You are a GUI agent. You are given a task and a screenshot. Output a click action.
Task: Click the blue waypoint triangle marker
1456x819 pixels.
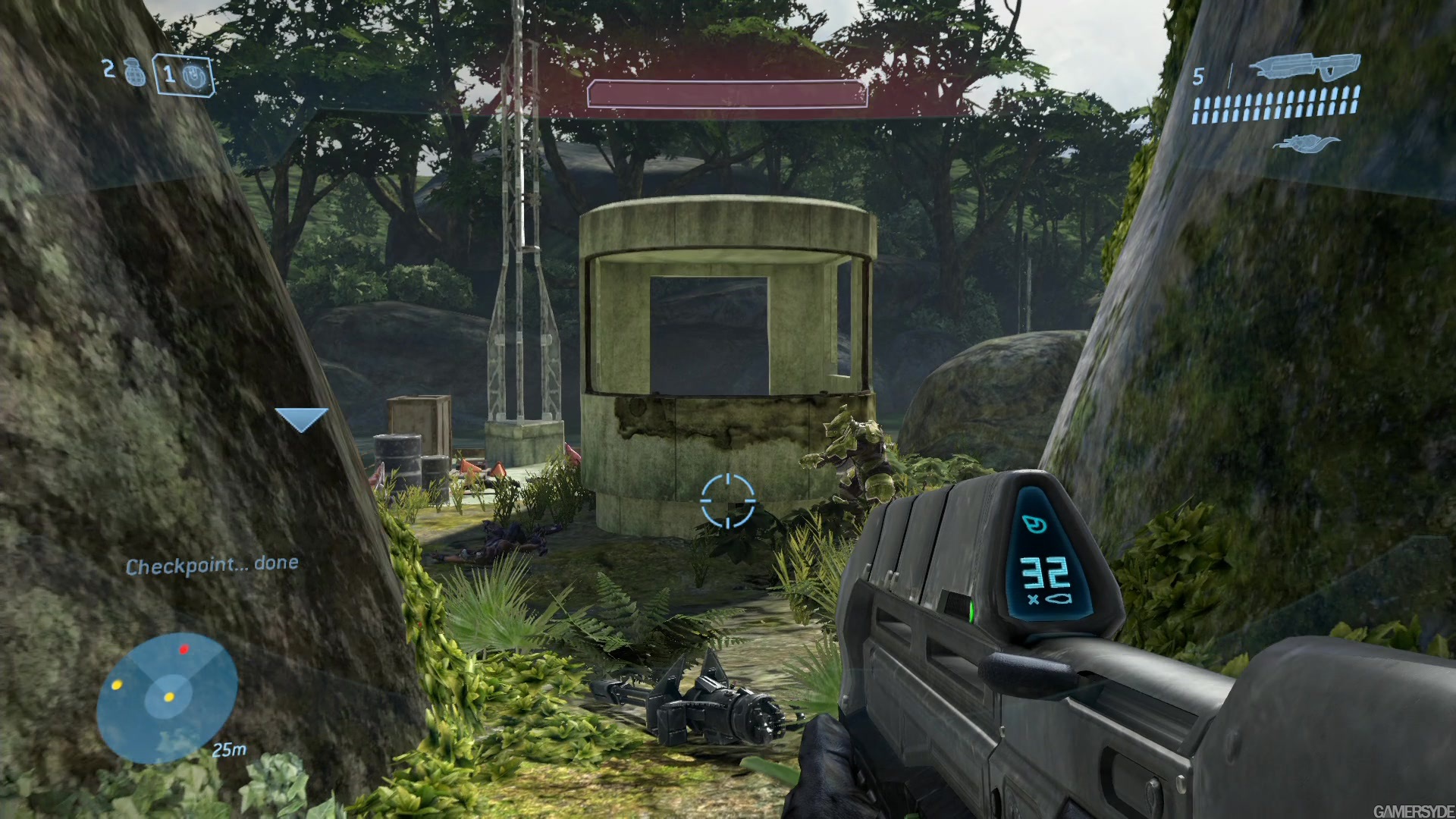(301, 416)
